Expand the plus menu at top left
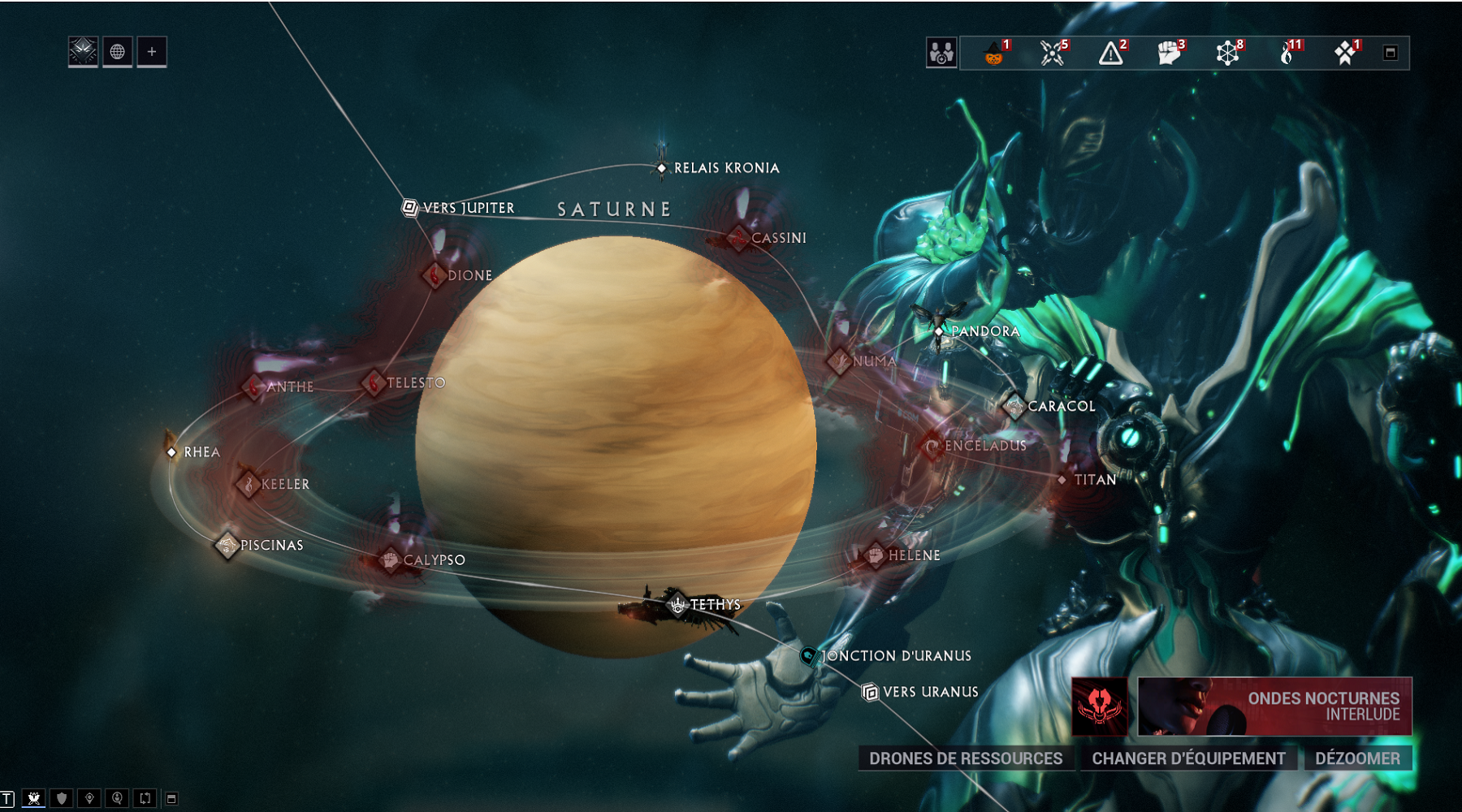 (149, 51)
